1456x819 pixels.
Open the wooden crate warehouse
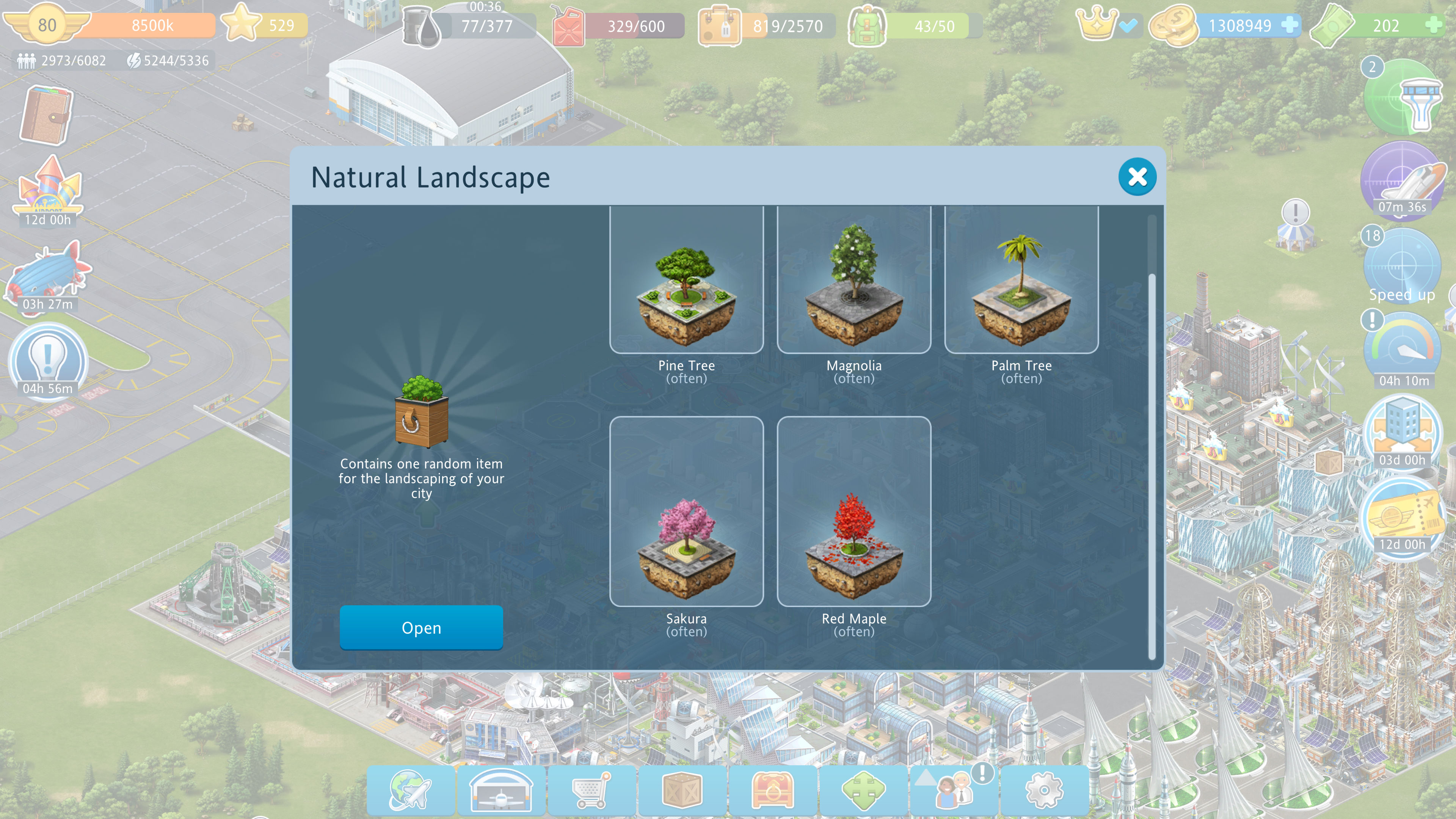point(682,789)
